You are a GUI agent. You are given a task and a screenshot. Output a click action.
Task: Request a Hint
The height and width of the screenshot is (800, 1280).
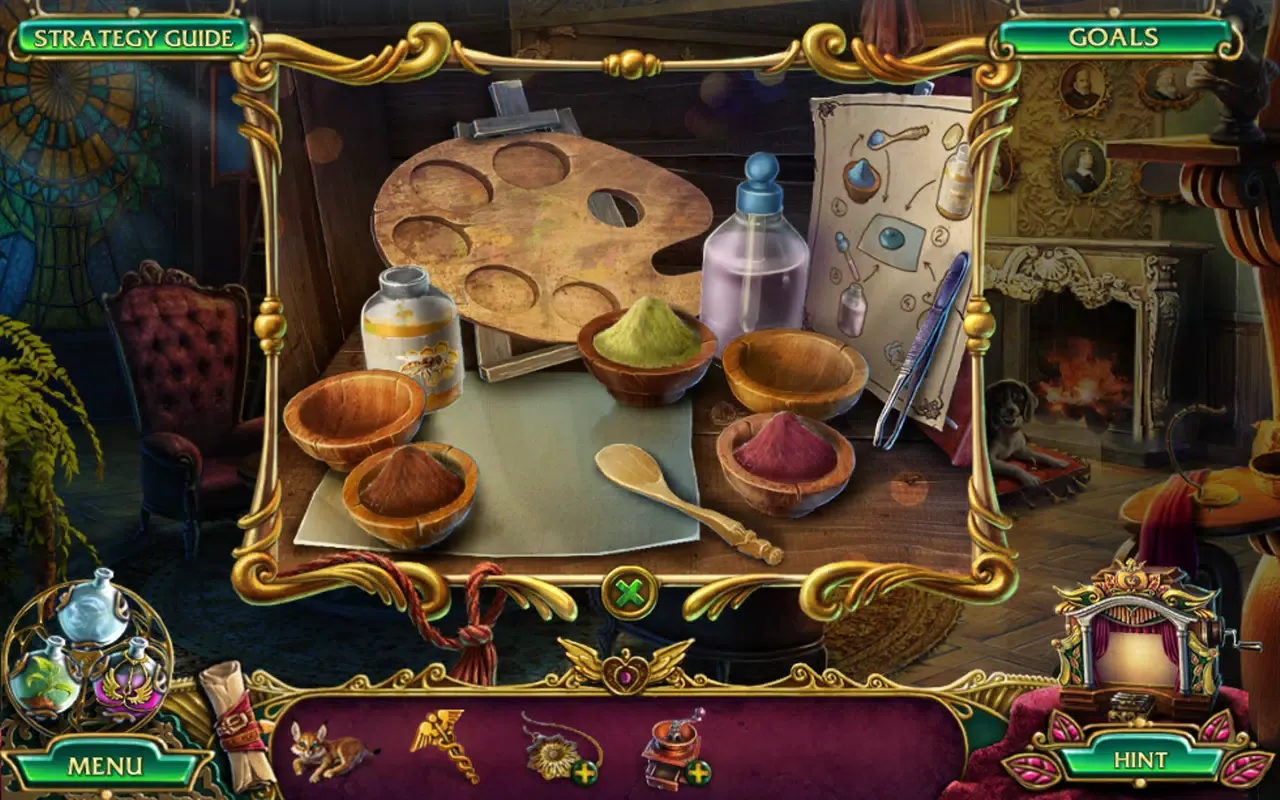coord(1140,758)
